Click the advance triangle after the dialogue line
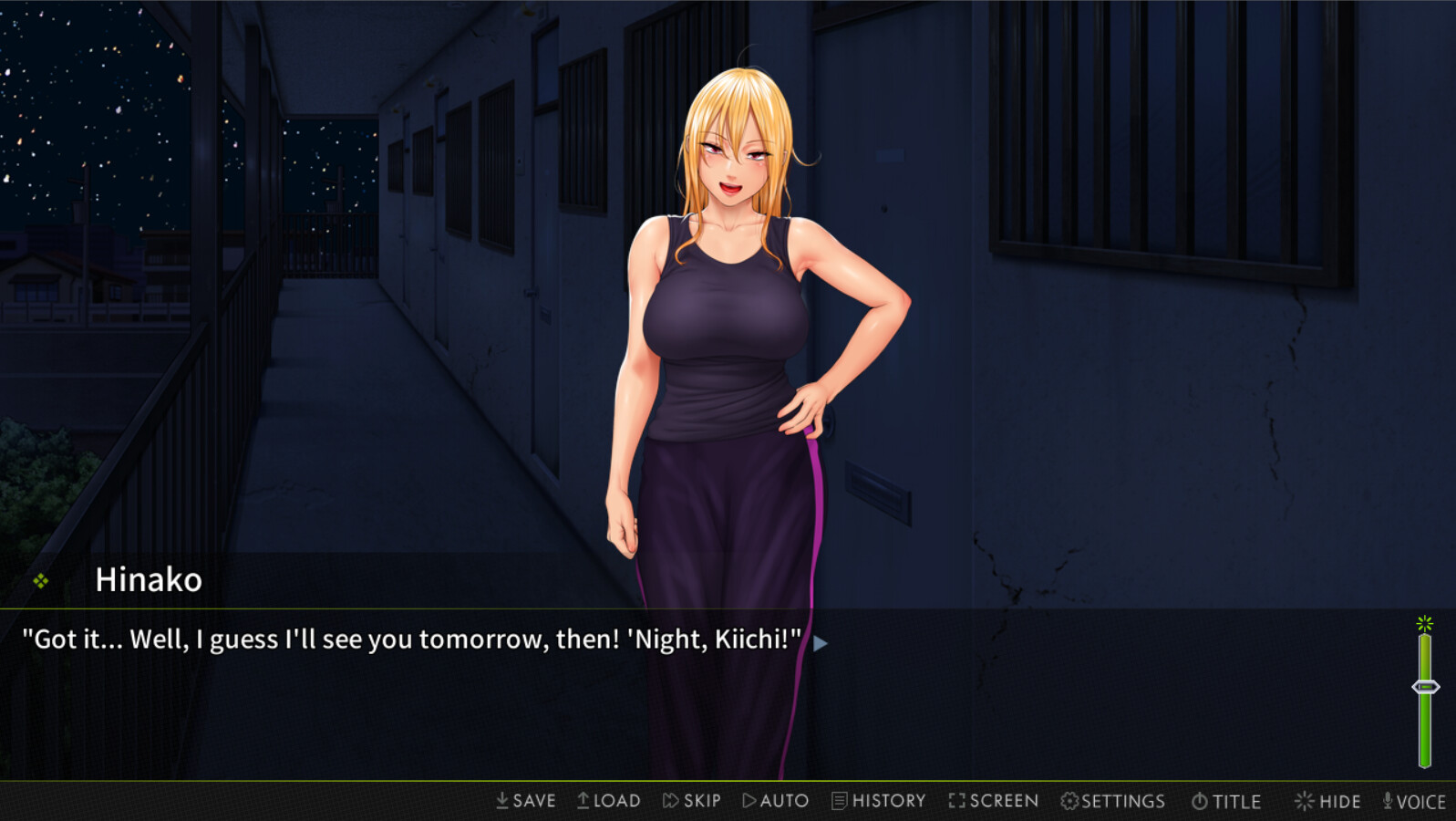 (820, 643)
